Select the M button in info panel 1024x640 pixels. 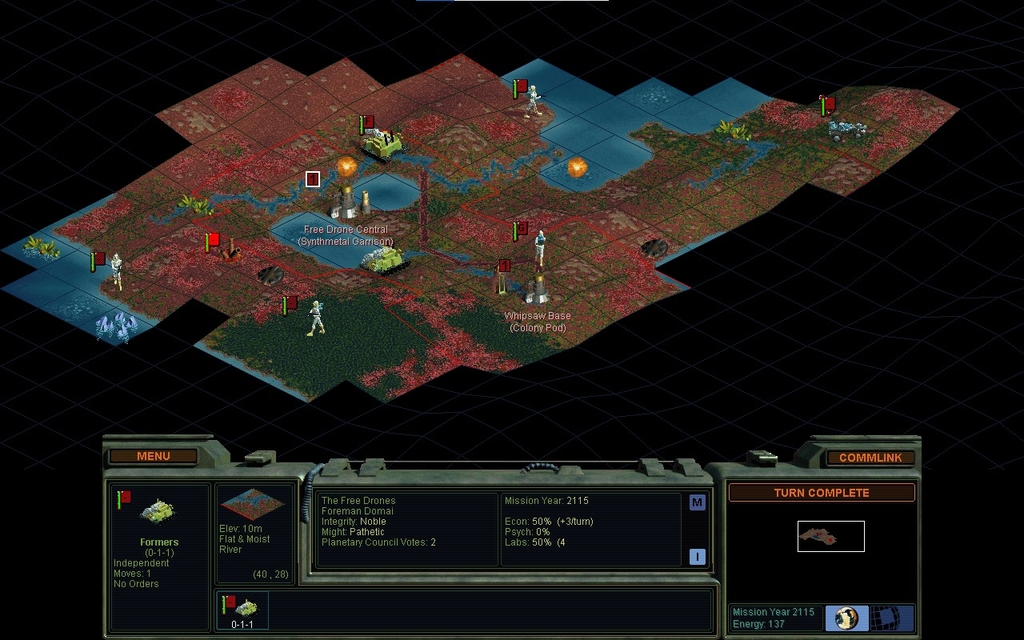click(x=697, y=503)
